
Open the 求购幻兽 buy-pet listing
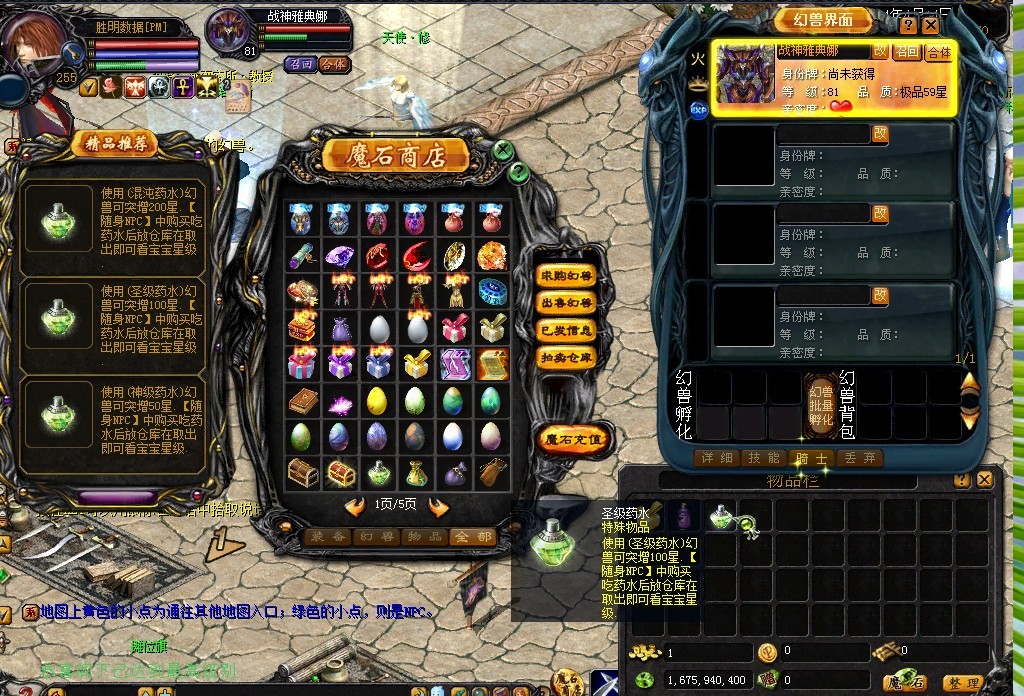pos(566,275)
